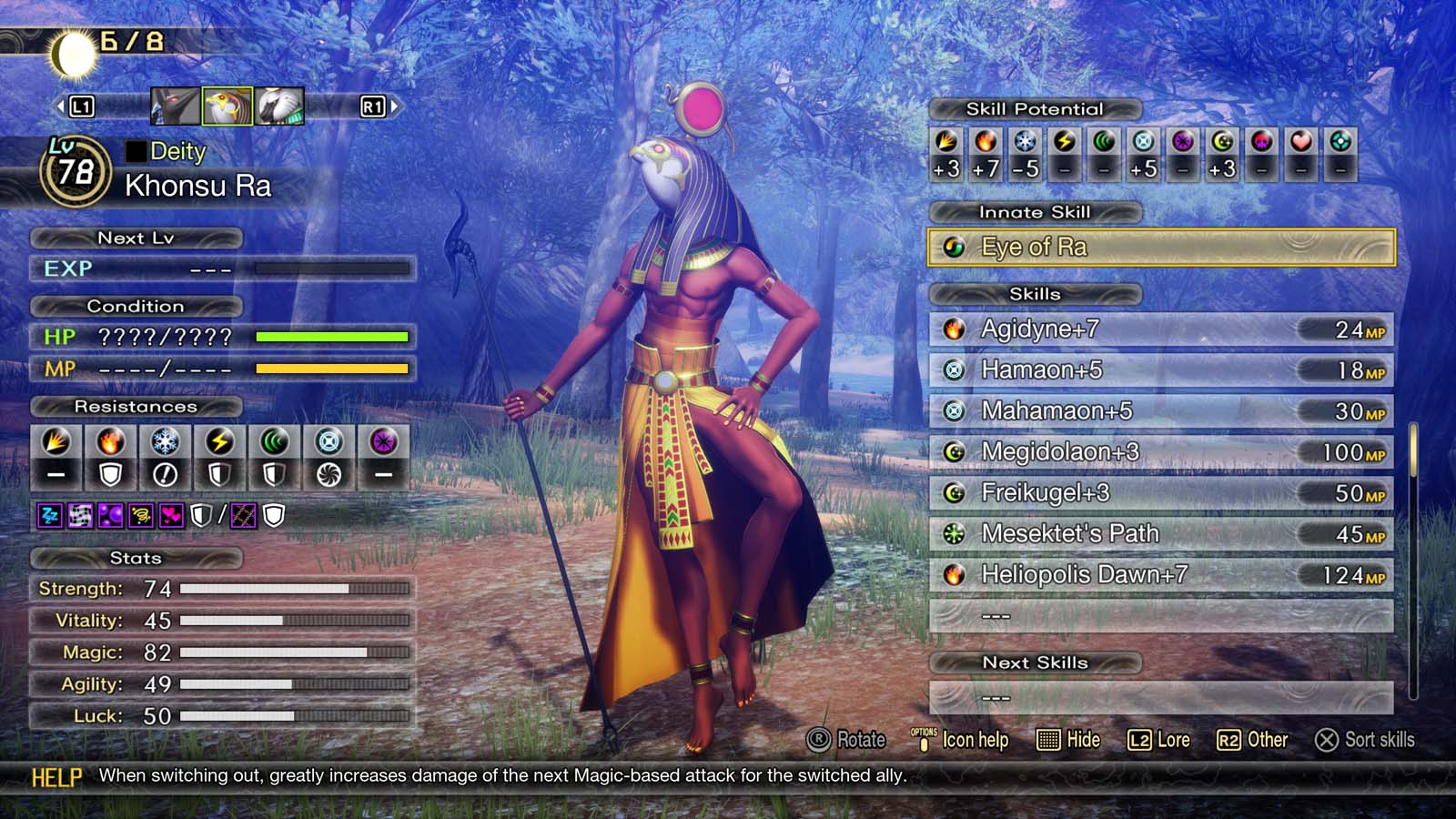Viewport: 1456px width, 819px height.
Task: Select the Agidyne+7 fire skill icon
Action: click(953, 329)
